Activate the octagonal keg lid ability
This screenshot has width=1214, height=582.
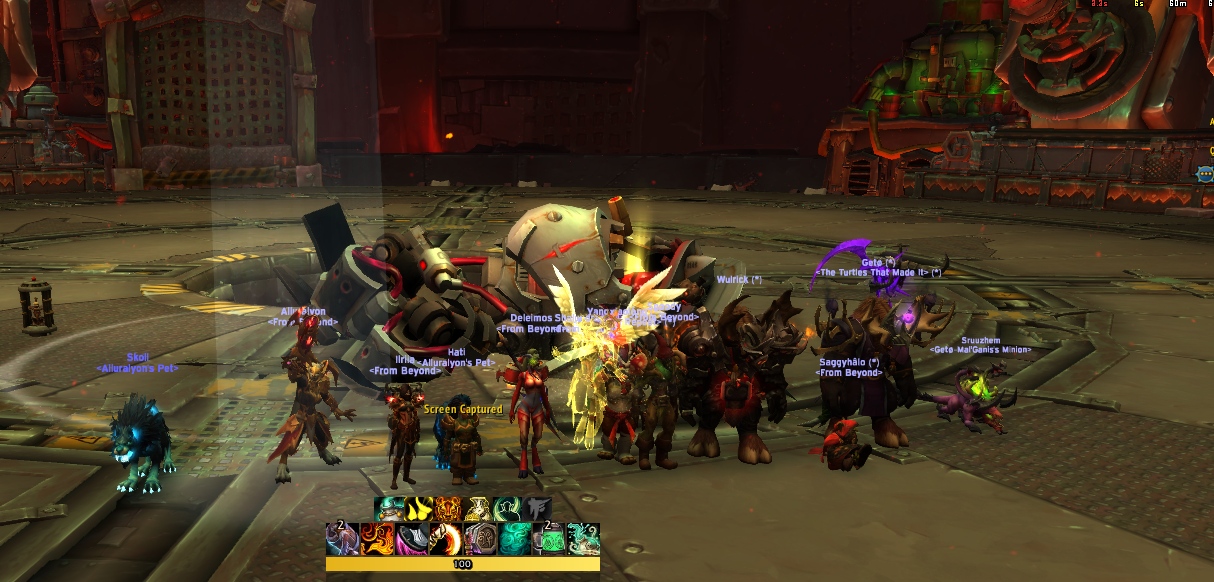tap(481, 539)
